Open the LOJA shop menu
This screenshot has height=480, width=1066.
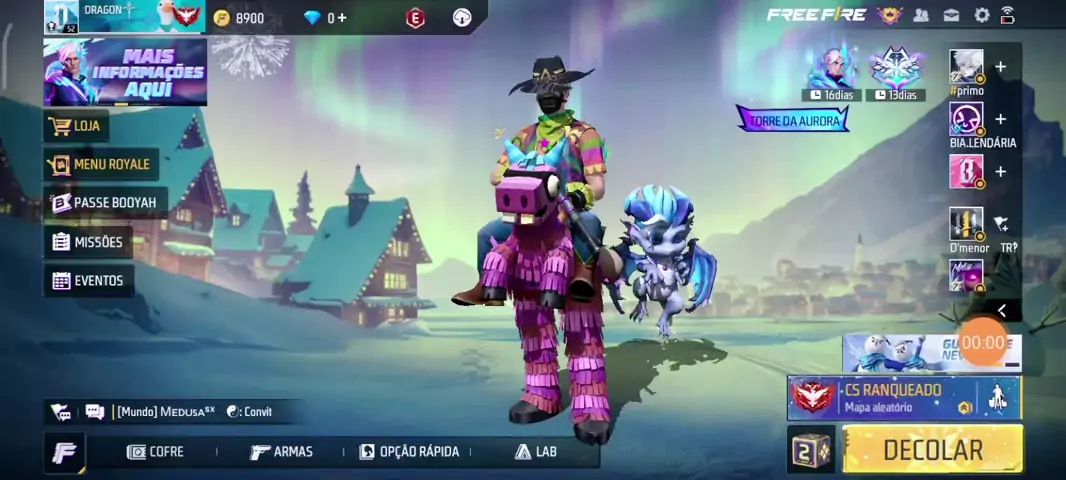tap(77, 127)
